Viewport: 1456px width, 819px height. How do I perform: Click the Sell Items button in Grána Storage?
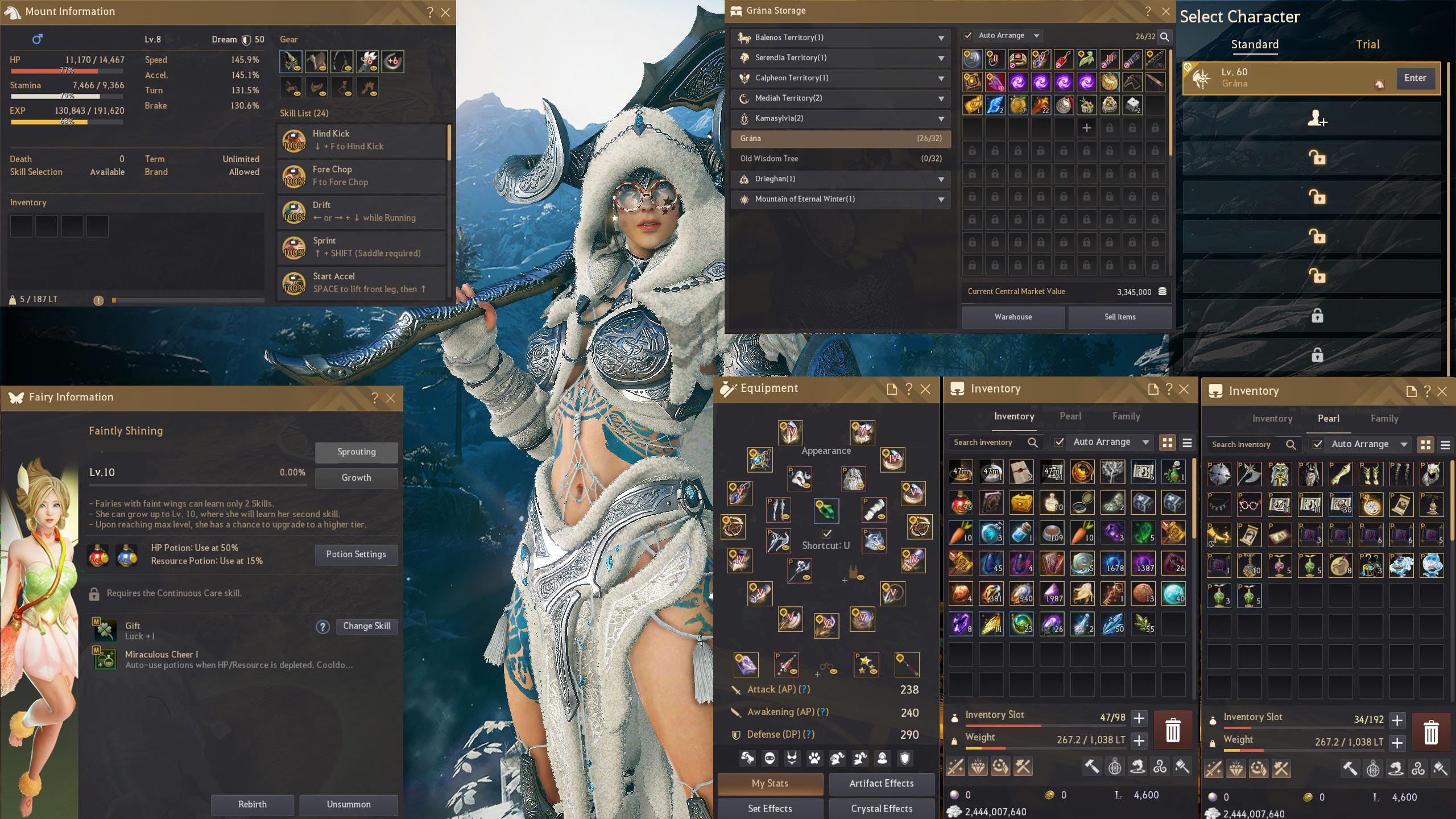1120,317
